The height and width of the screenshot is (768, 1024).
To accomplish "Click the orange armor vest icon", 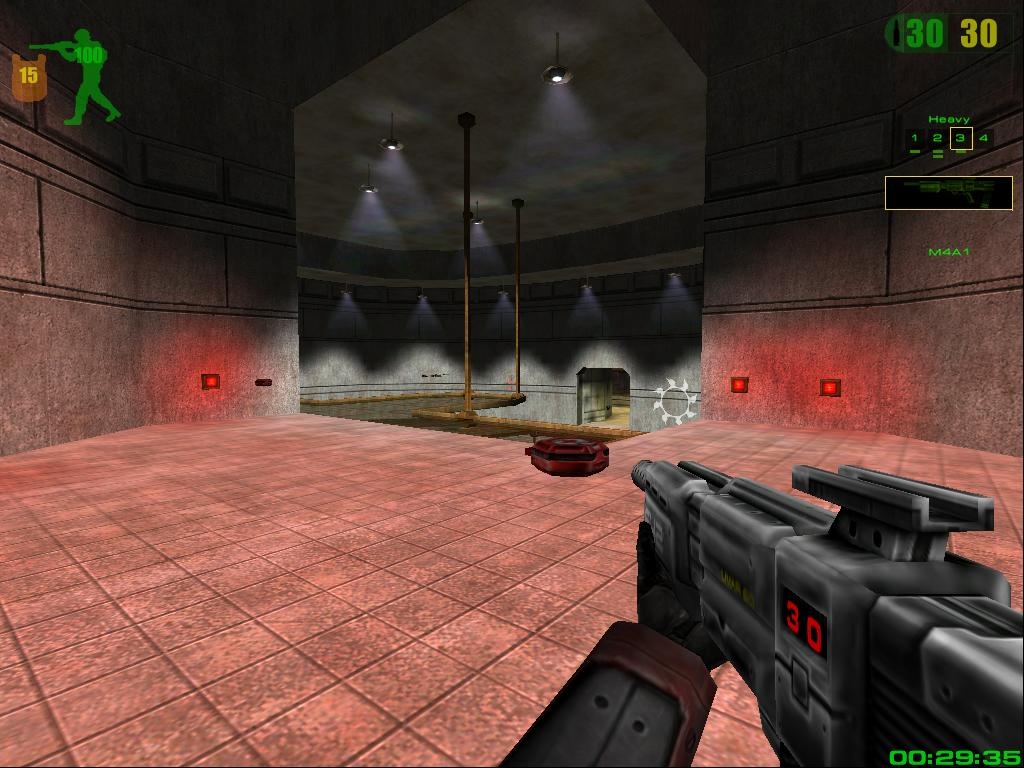I will (x=29, y=78).
